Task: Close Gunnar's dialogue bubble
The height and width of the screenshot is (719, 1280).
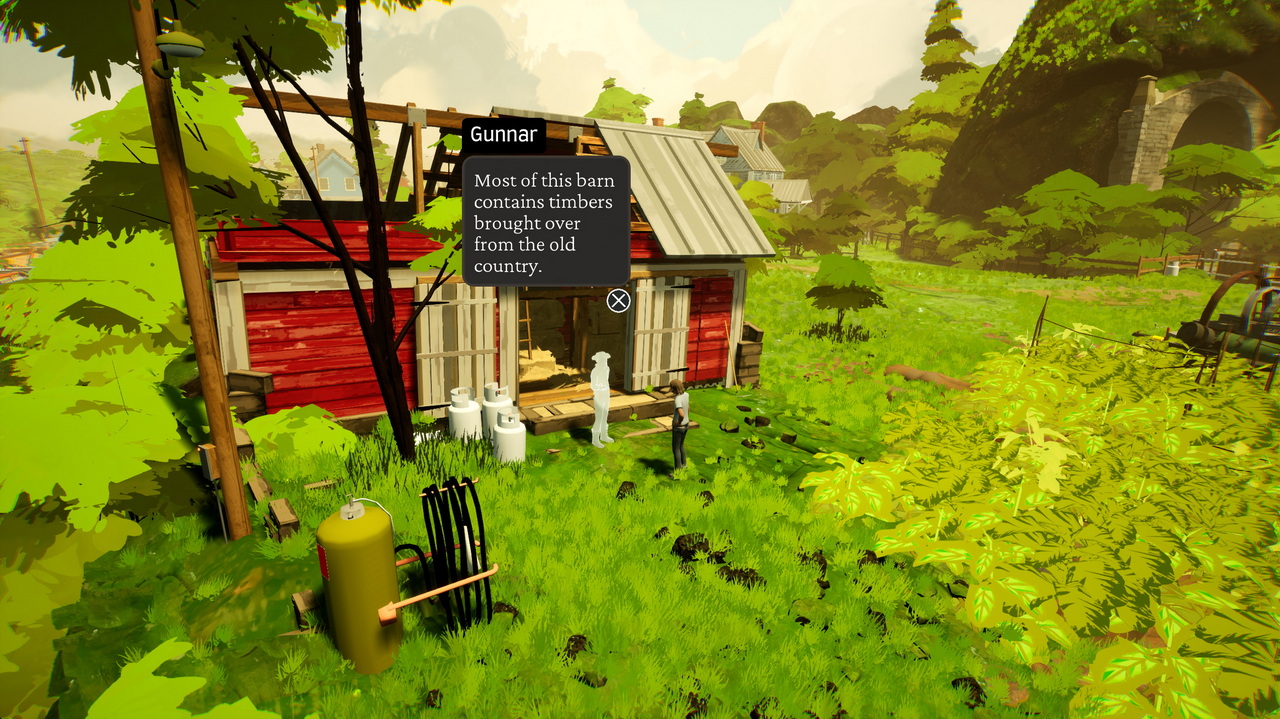Action: coord(619,300)
